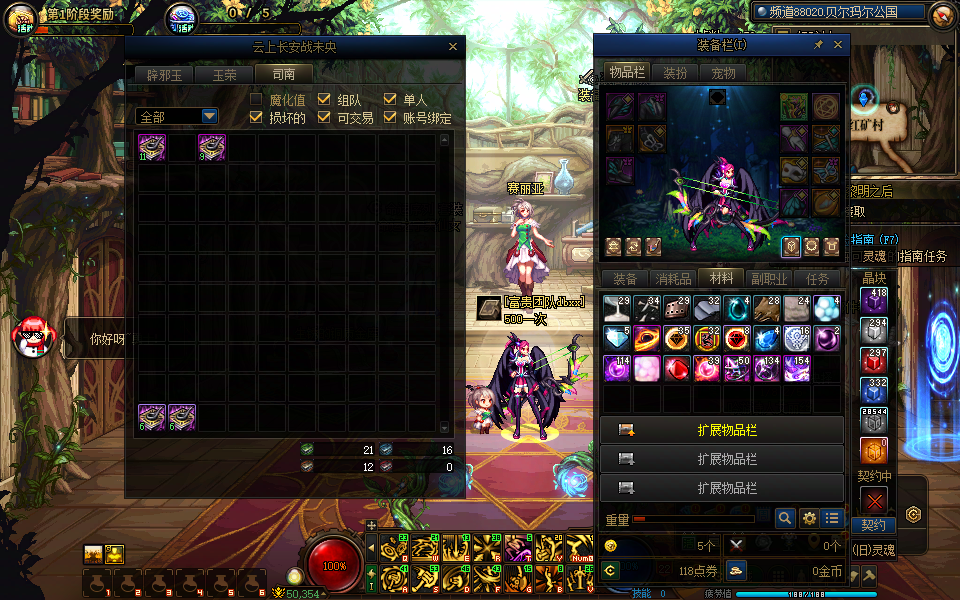Screen dimensions: 960x600
Task: Uncheck the 可交易 filter
Action: (324, 118)
